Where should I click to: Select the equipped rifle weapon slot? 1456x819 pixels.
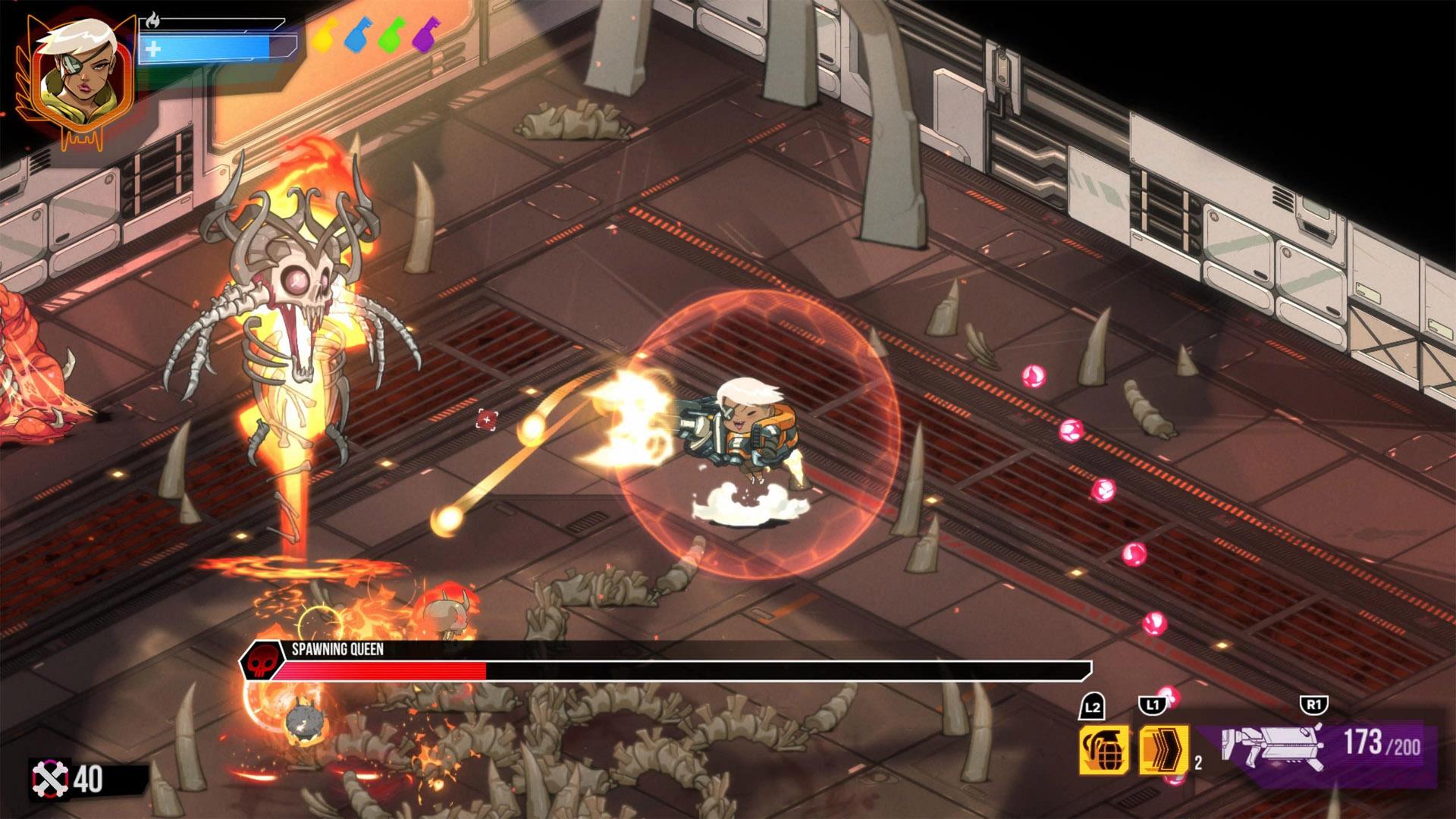[1273, 743]
